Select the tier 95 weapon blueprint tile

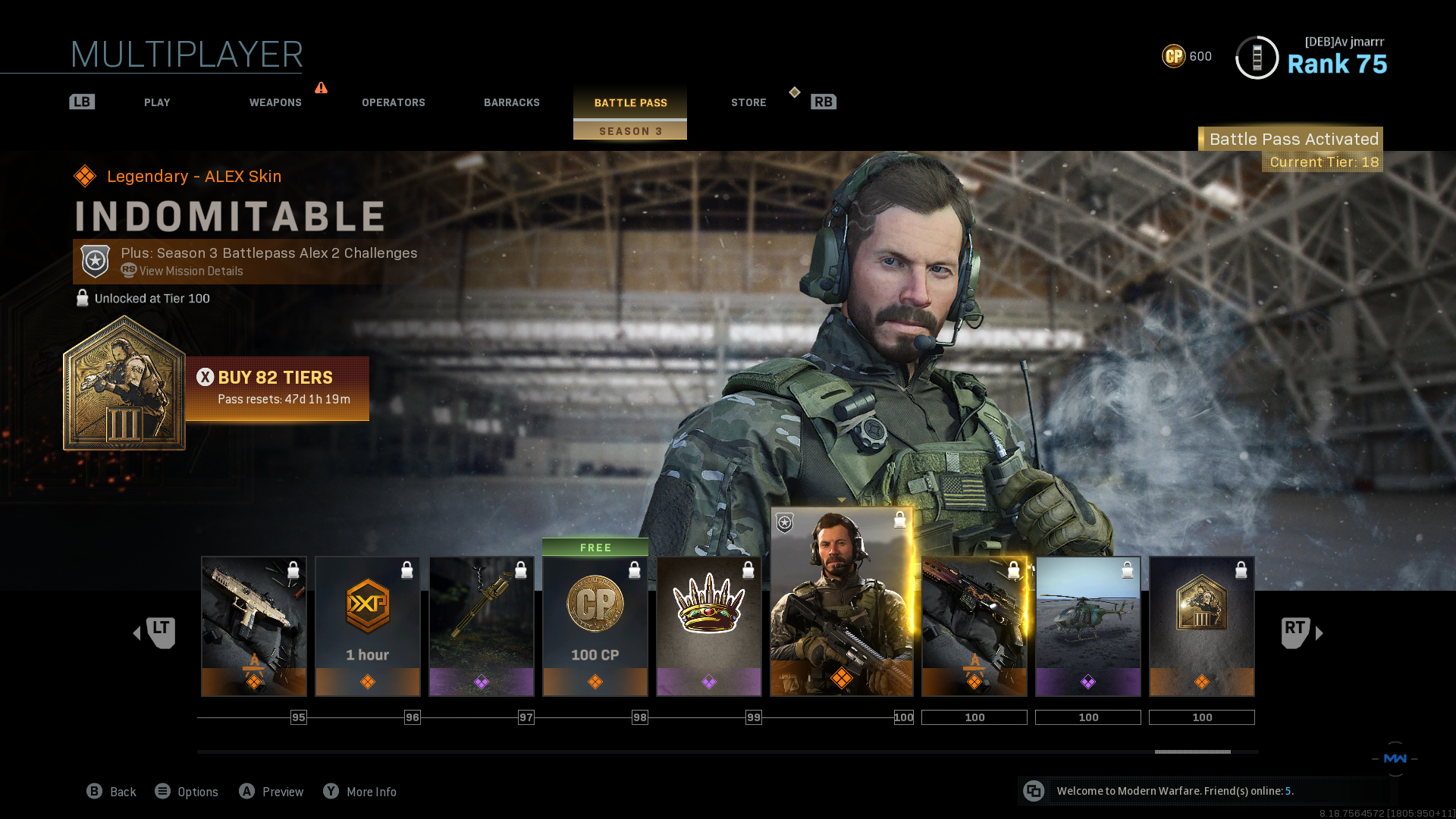[254, 626]
